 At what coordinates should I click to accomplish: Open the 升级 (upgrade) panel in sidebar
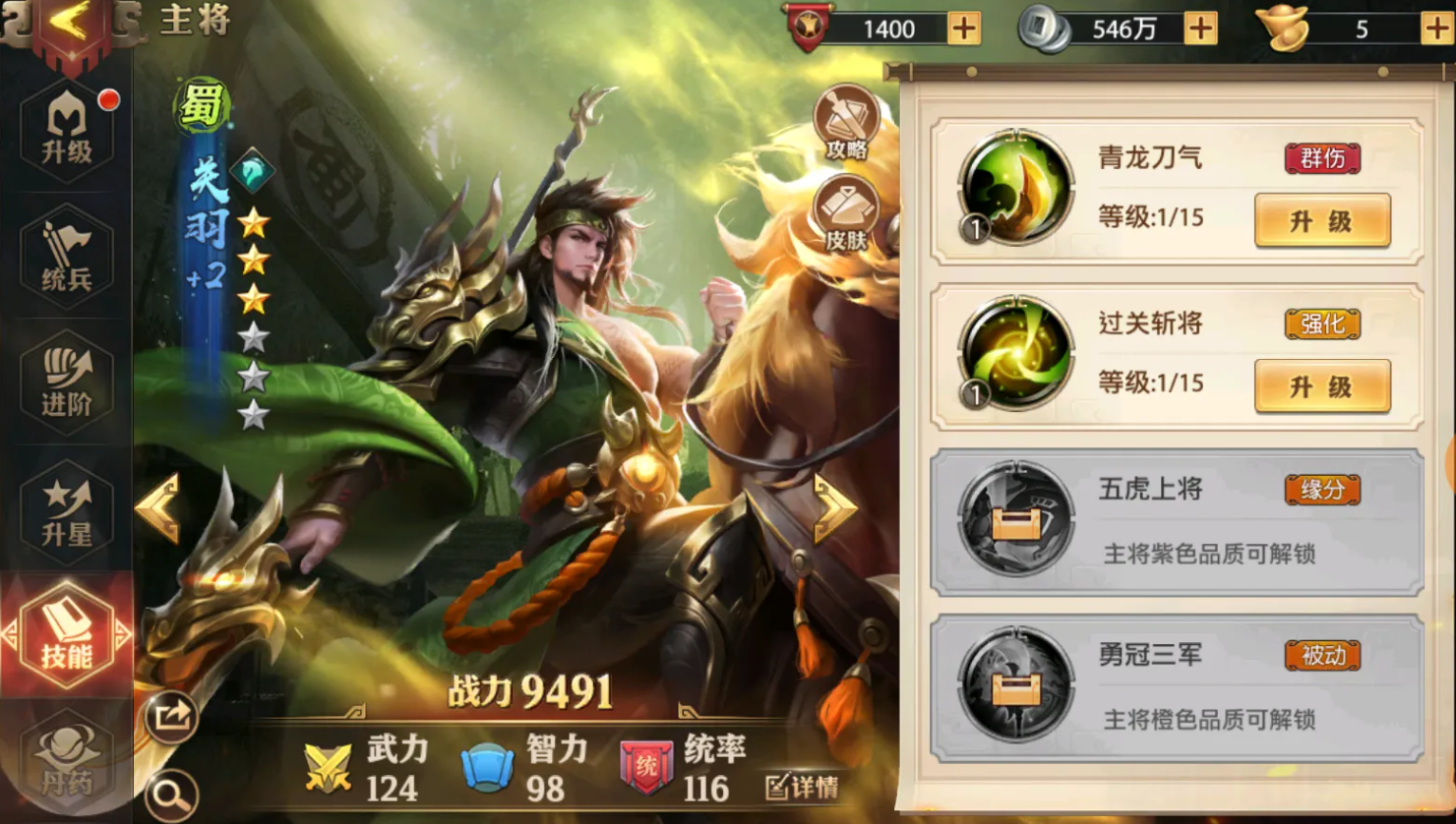click(66, 131)
